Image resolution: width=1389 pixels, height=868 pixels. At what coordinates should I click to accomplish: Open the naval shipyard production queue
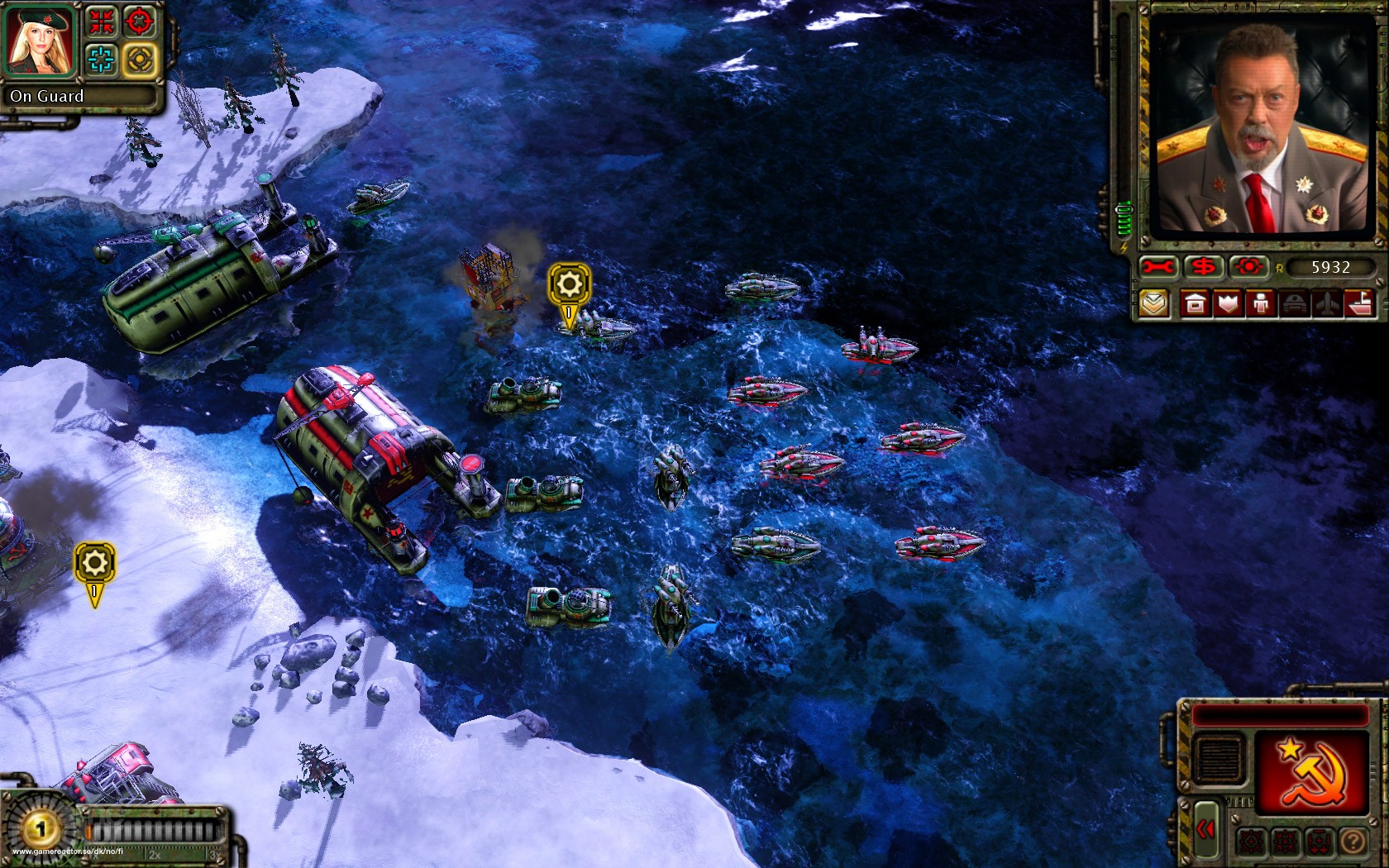(x=1358, y=304)
